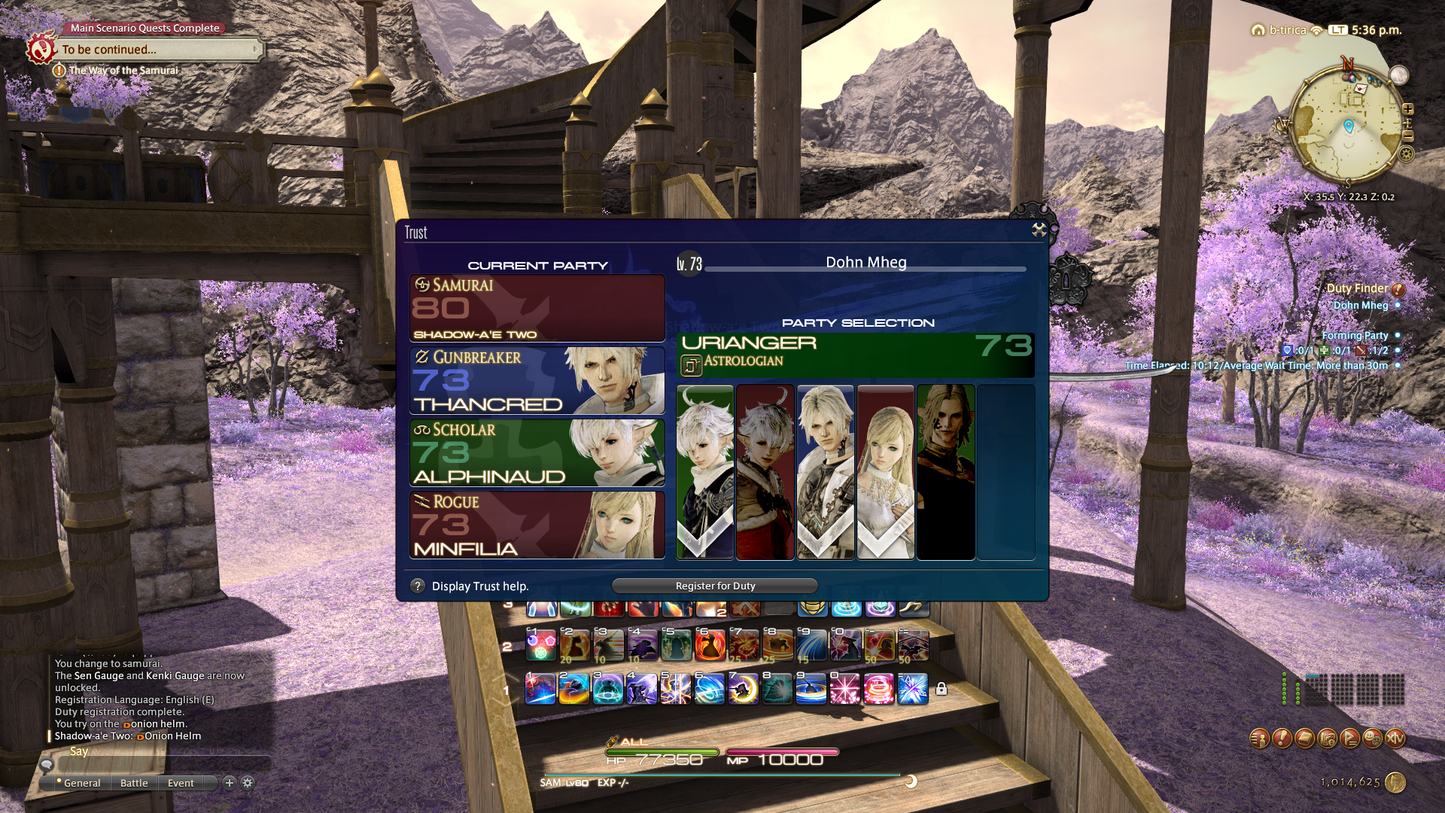The image size is (1445, 813).
Task: Open the social icon with smiley faces
Action: 1371,738
